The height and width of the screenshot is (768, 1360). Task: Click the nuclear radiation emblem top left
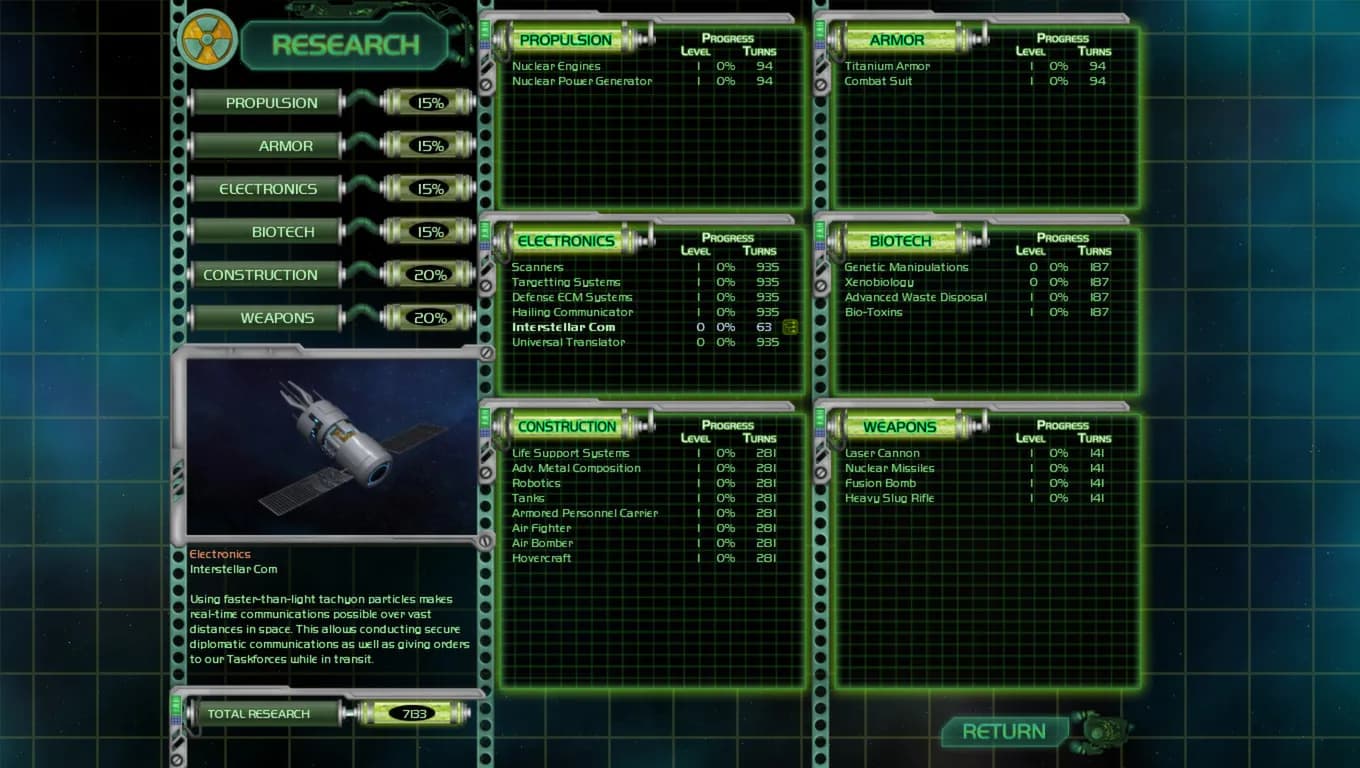coord(207,42)
